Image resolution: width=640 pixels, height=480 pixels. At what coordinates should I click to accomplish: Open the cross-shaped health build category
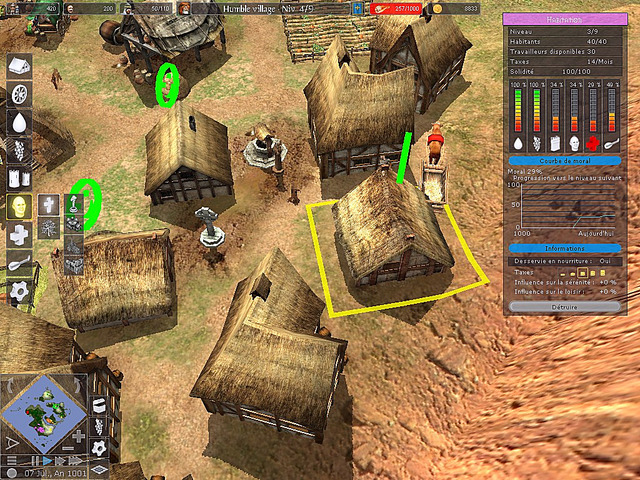tap(18, 235)
